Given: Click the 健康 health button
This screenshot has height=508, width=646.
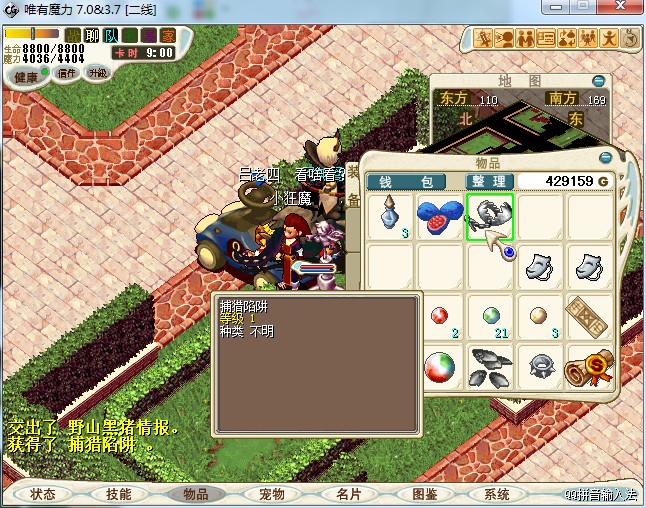Looking at the screenshot, I should click(26, 77).
